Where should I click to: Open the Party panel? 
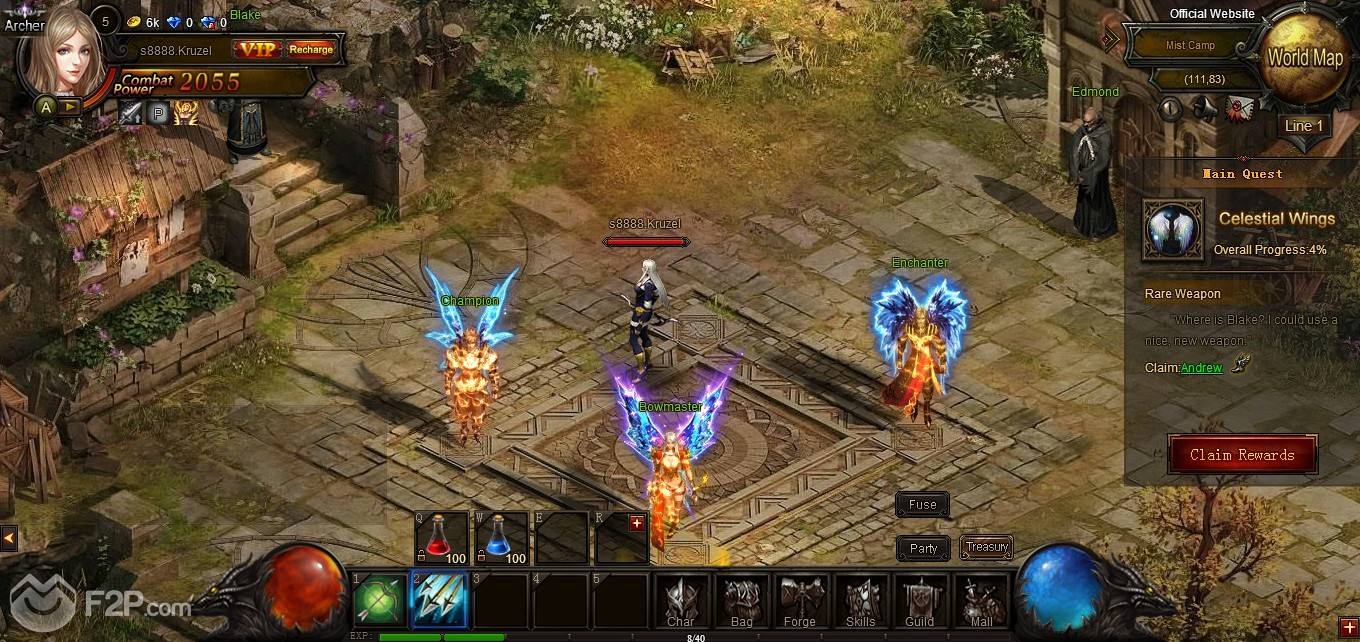pyautogui.click(x=923, y=548)
